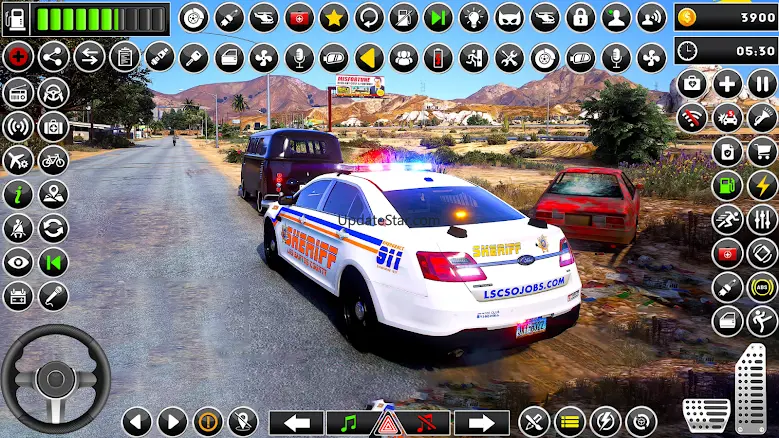The width and height of the screenshot is (779, 438).
Task: Toggle the eye view icon
Action: pyautogui.click(x=17, y=263)
